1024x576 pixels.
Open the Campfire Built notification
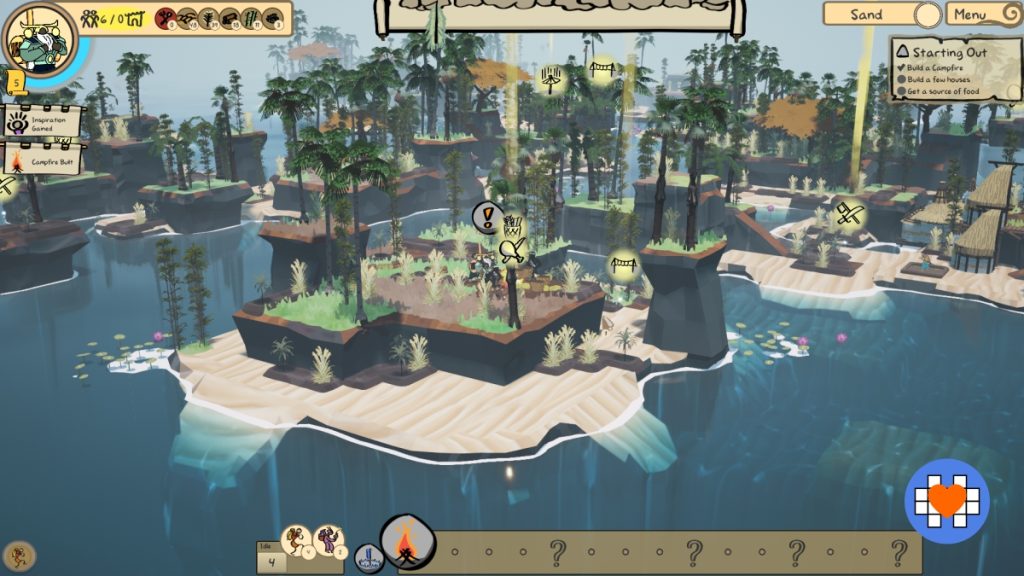click(41, 159)
